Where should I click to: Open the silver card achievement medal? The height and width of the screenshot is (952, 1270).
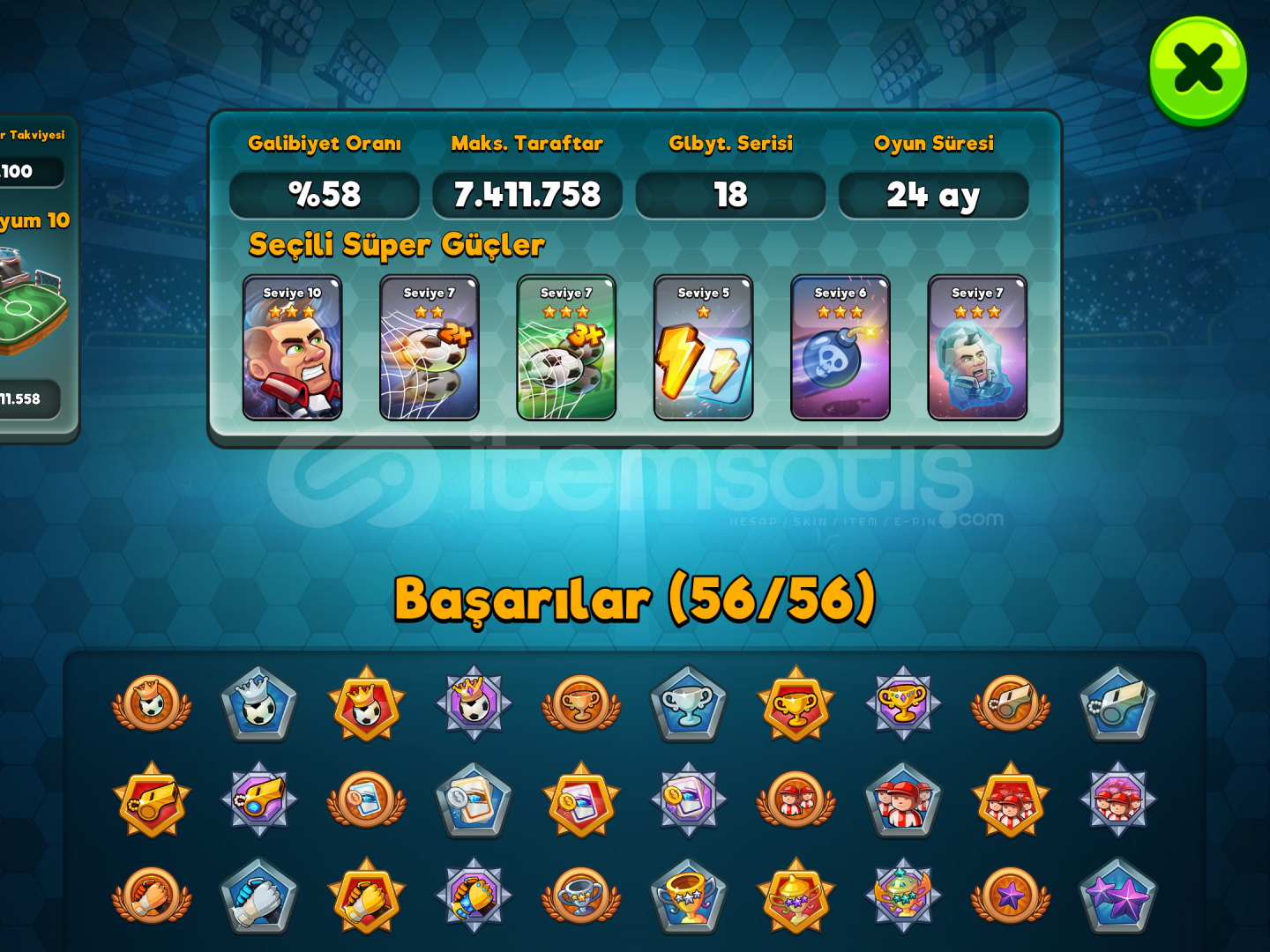pos(474,802)
